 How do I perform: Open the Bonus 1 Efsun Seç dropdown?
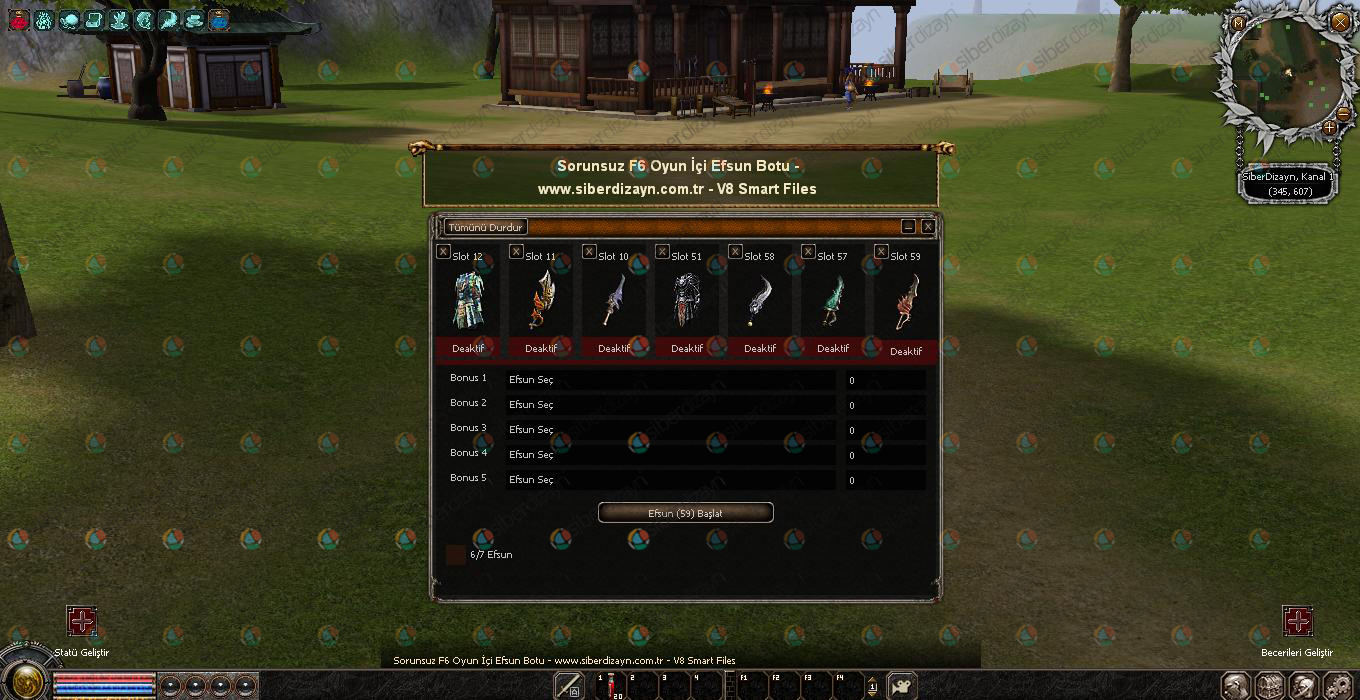coord(670,380)
